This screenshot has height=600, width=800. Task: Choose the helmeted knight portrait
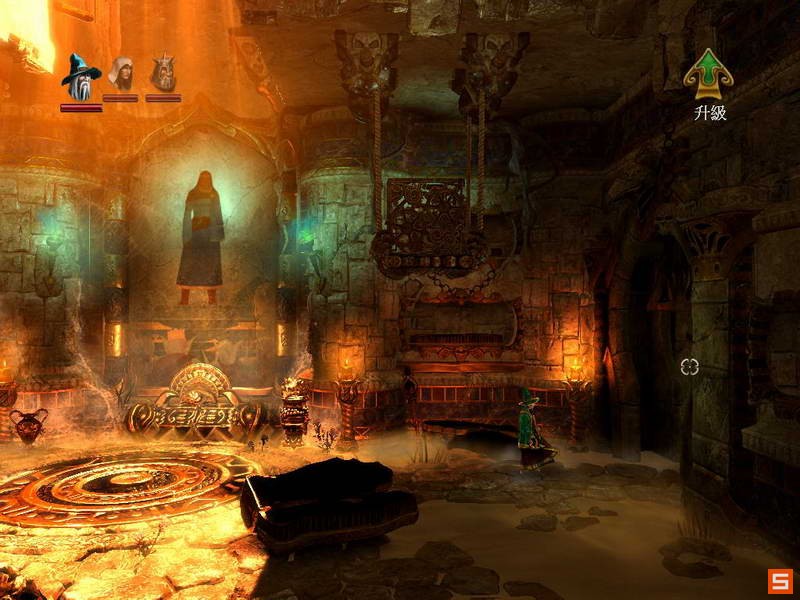pos(163,73)
